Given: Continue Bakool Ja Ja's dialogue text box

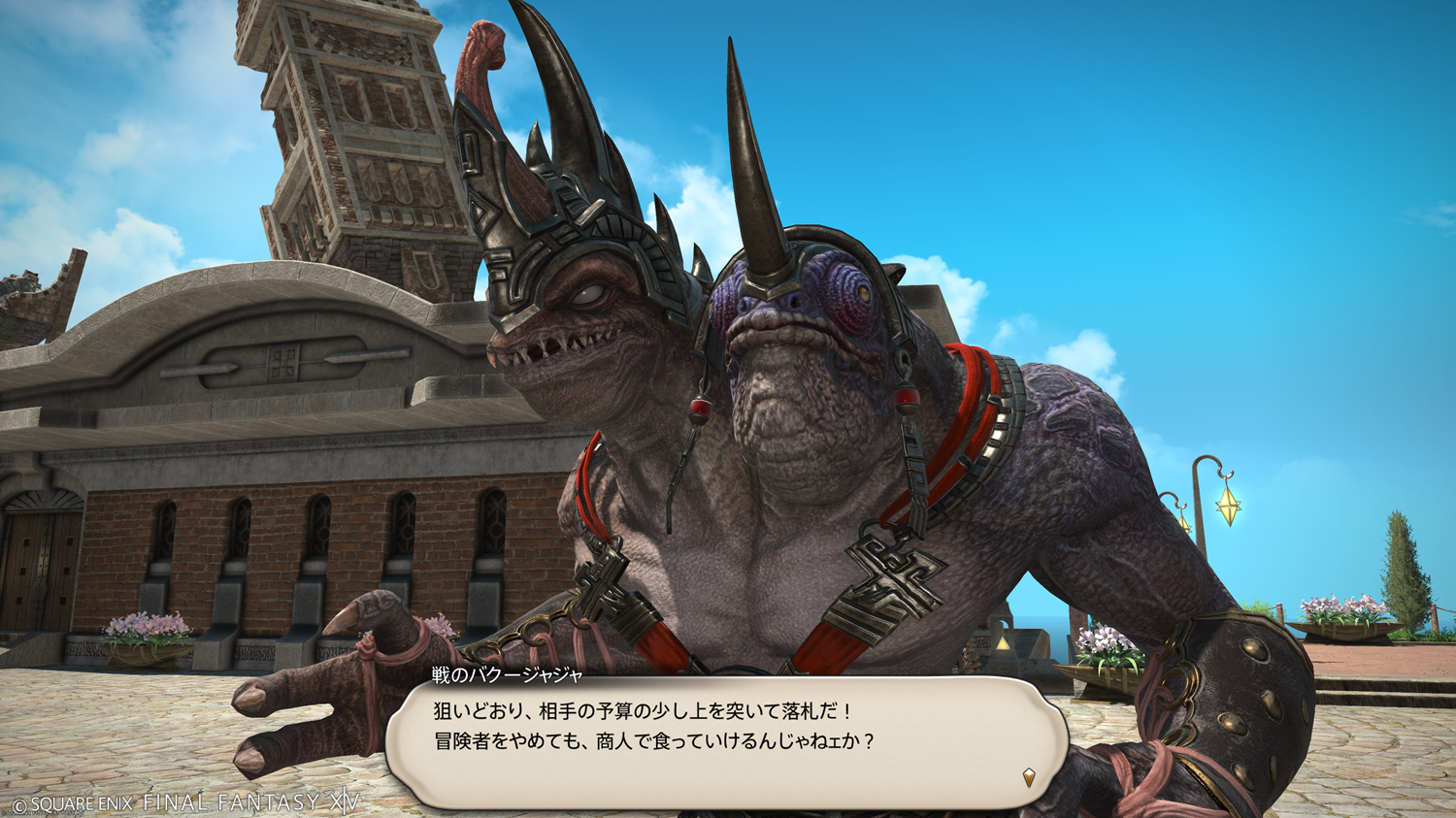Looking at the screenshot, I should coord(726,741).
